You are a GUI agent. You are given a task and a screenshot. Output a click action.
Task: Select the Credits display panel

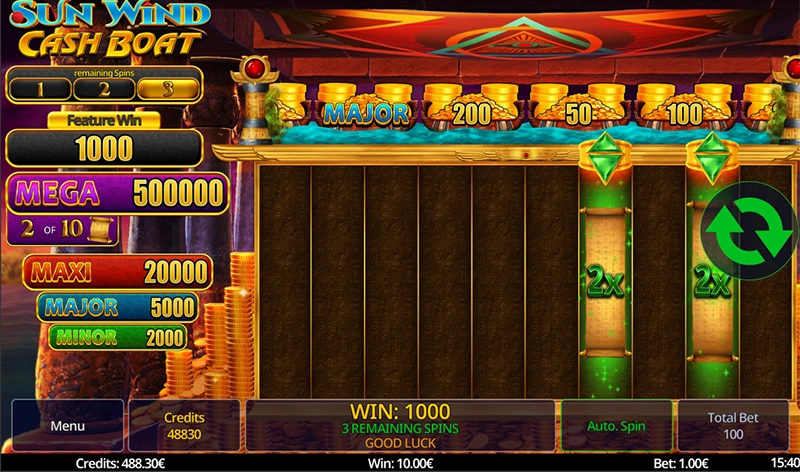click(x=184, y=426)
